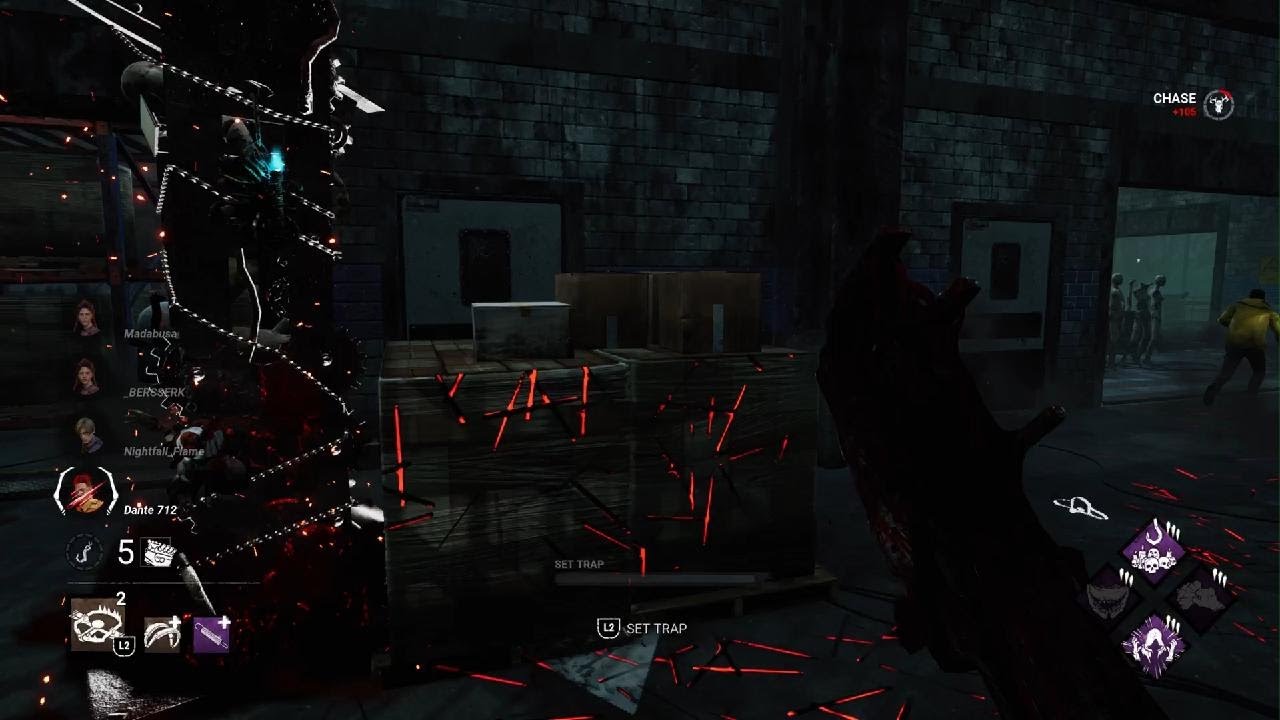
Task: Inspect the curved claw add-on icon
Action: point(162,632)
